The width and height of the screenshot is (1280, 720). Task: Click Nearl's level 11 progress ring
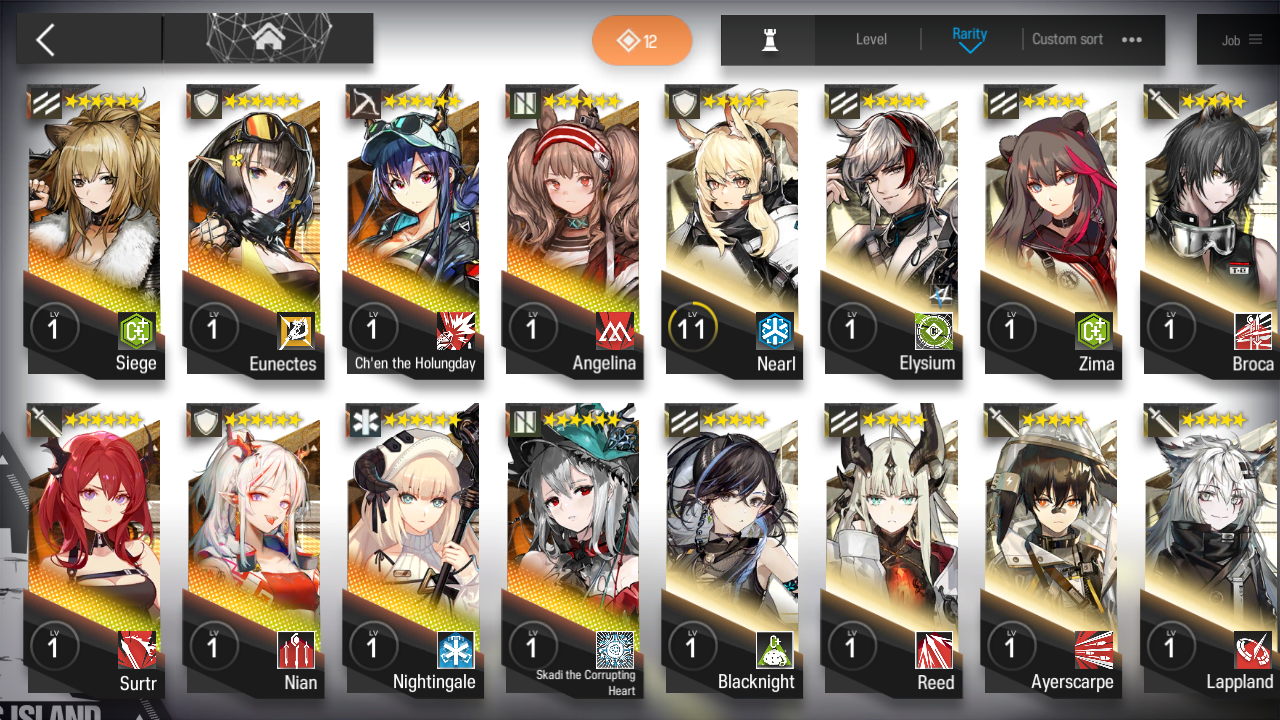(x=693, y=327)
